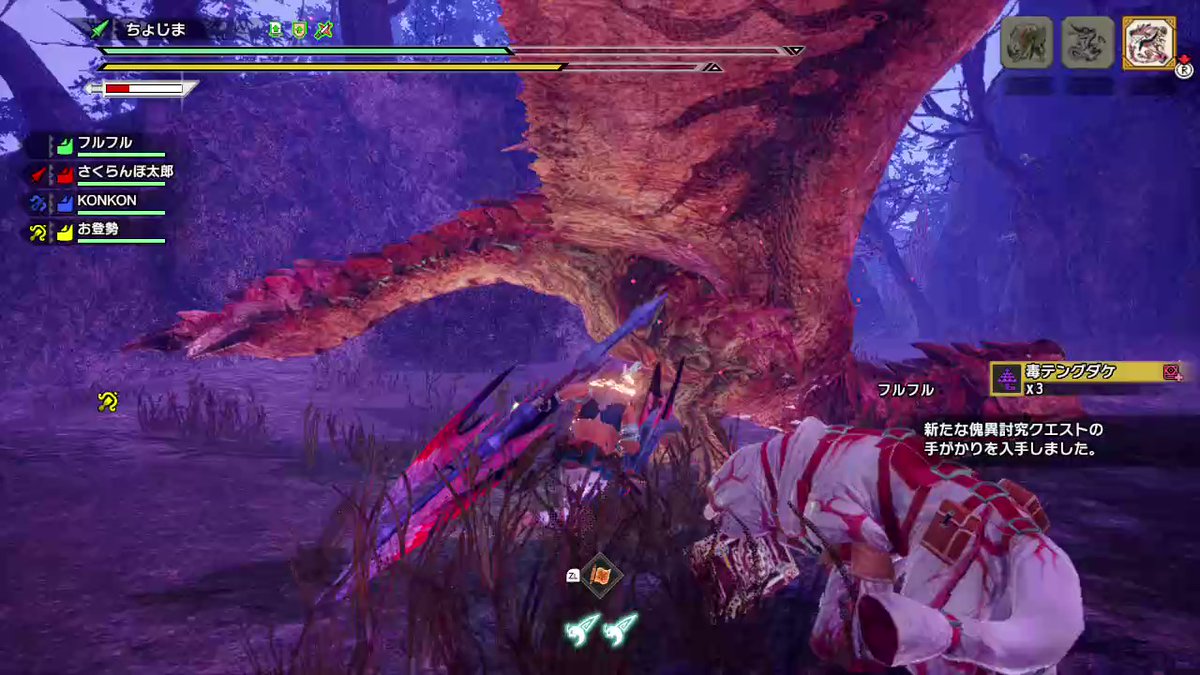The image size is (1200, 675).
Task: Choose the first greyed-out monster icon
Action: [x=1027, y=43]
